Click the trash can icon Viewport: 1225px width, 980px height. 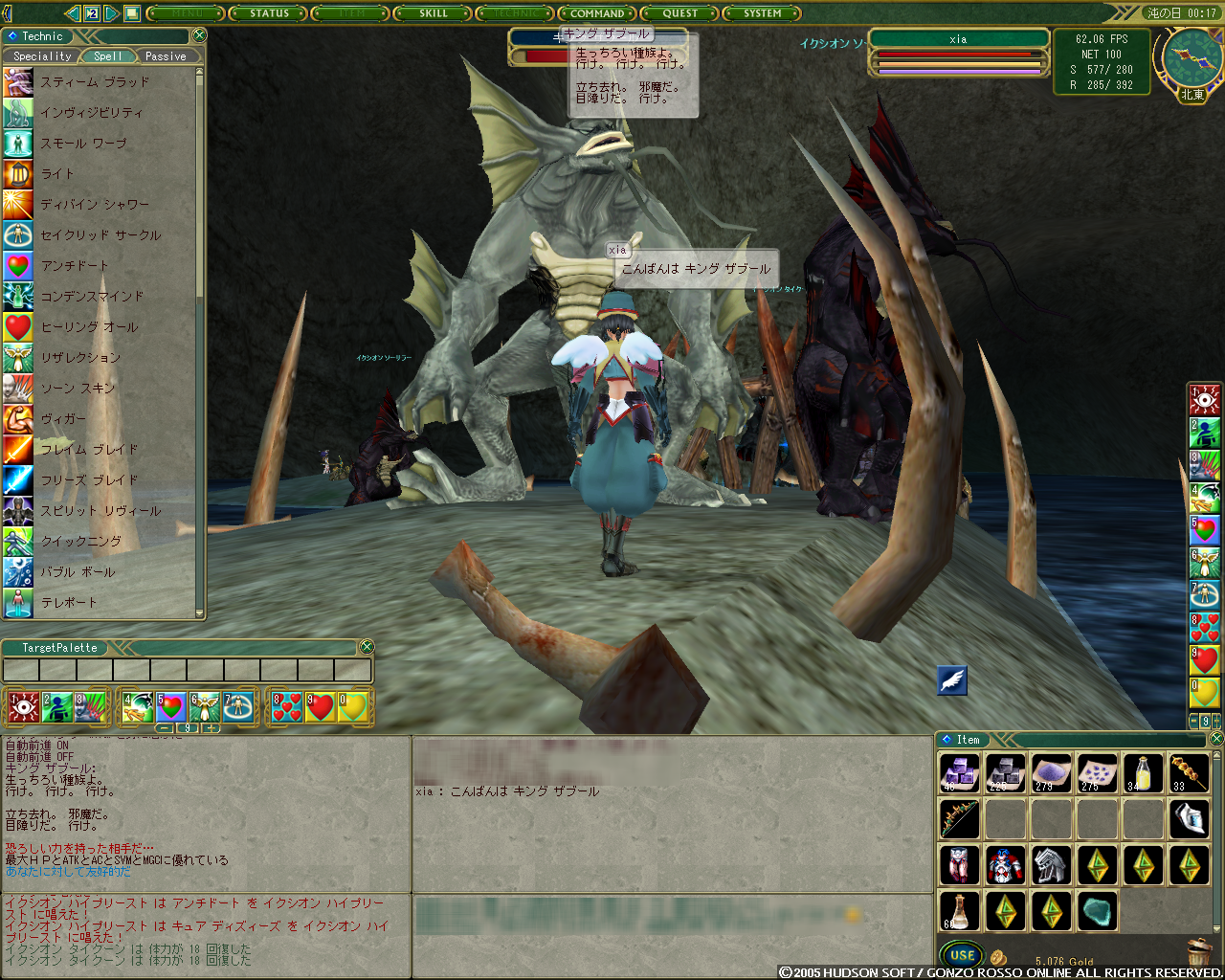(x=1198, y=953)
